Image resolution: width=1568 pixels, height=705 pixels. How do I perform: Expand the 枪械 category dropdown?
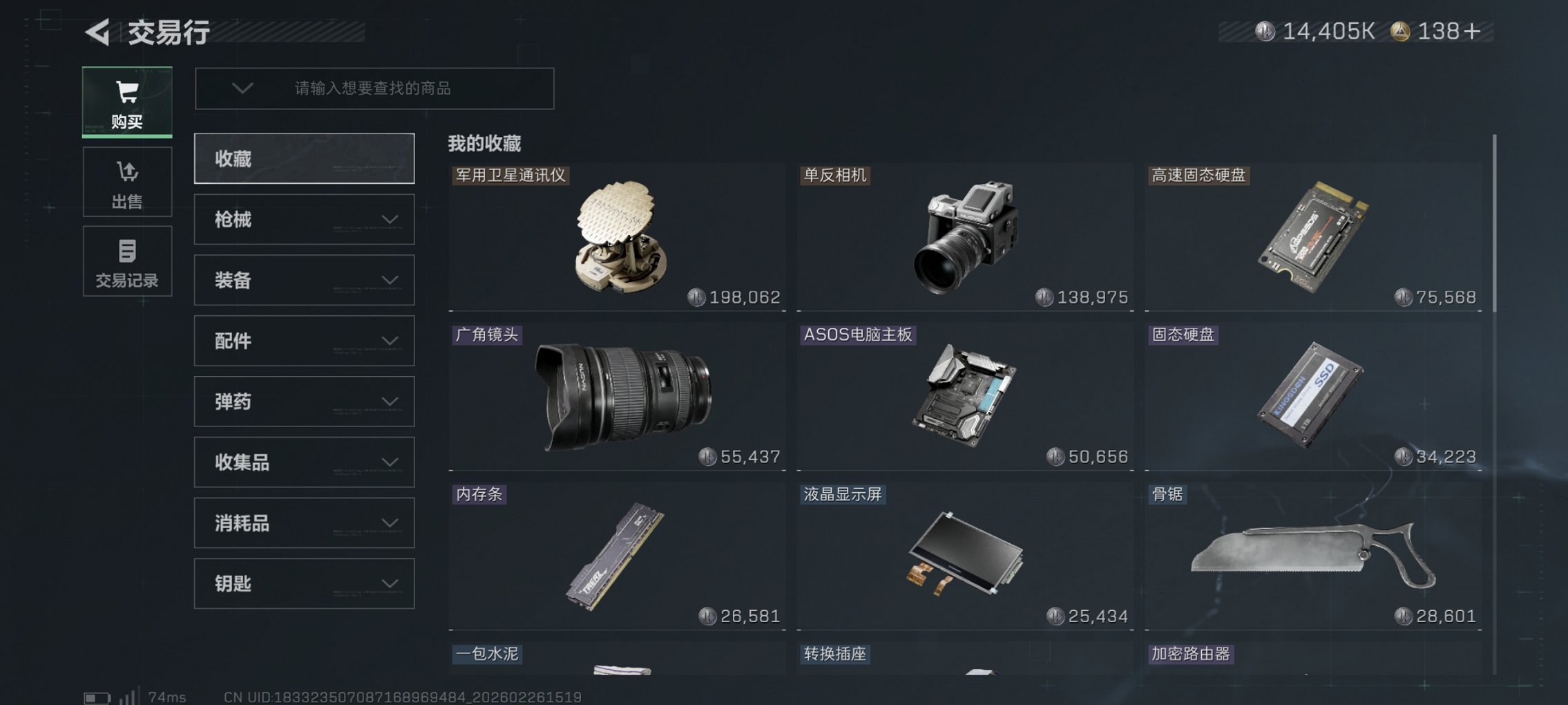click(304, 219)
